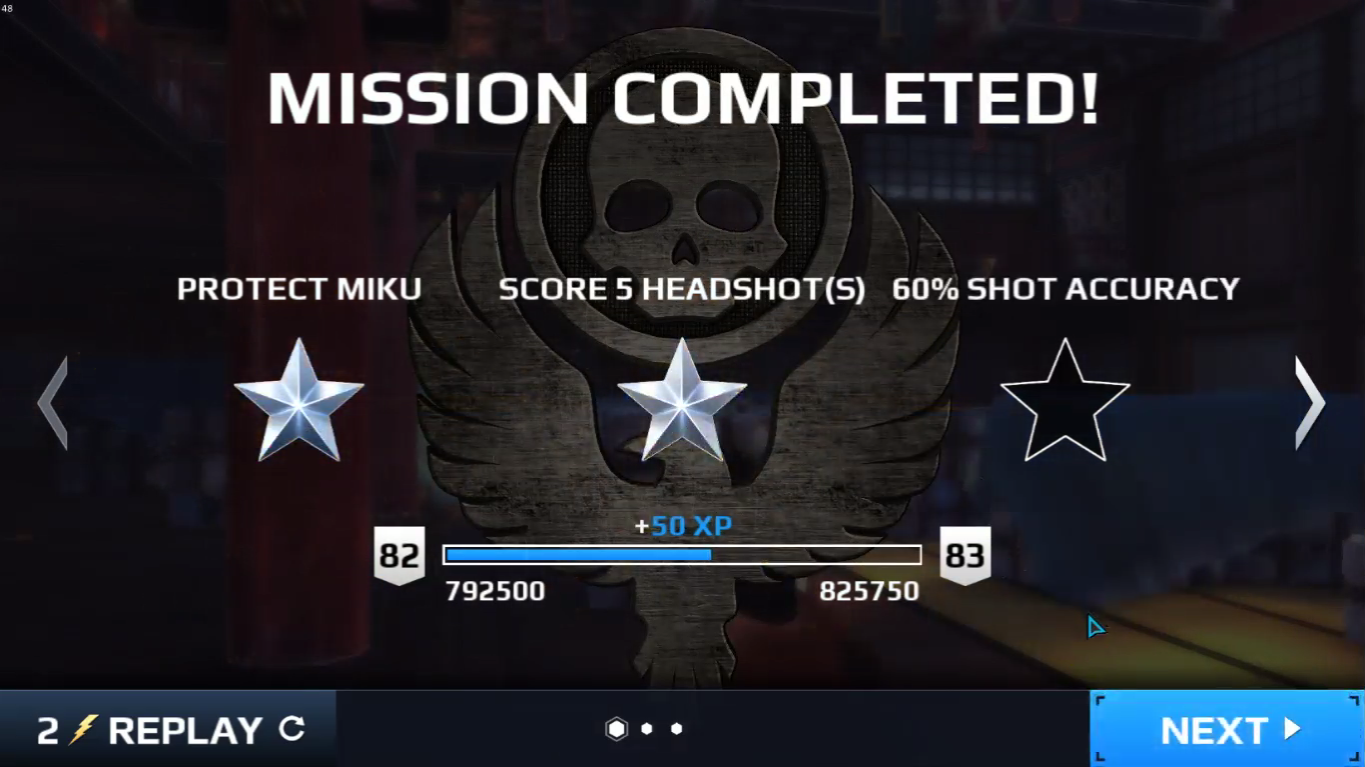Continue with the NEXT button

(x=1227, y=729)
